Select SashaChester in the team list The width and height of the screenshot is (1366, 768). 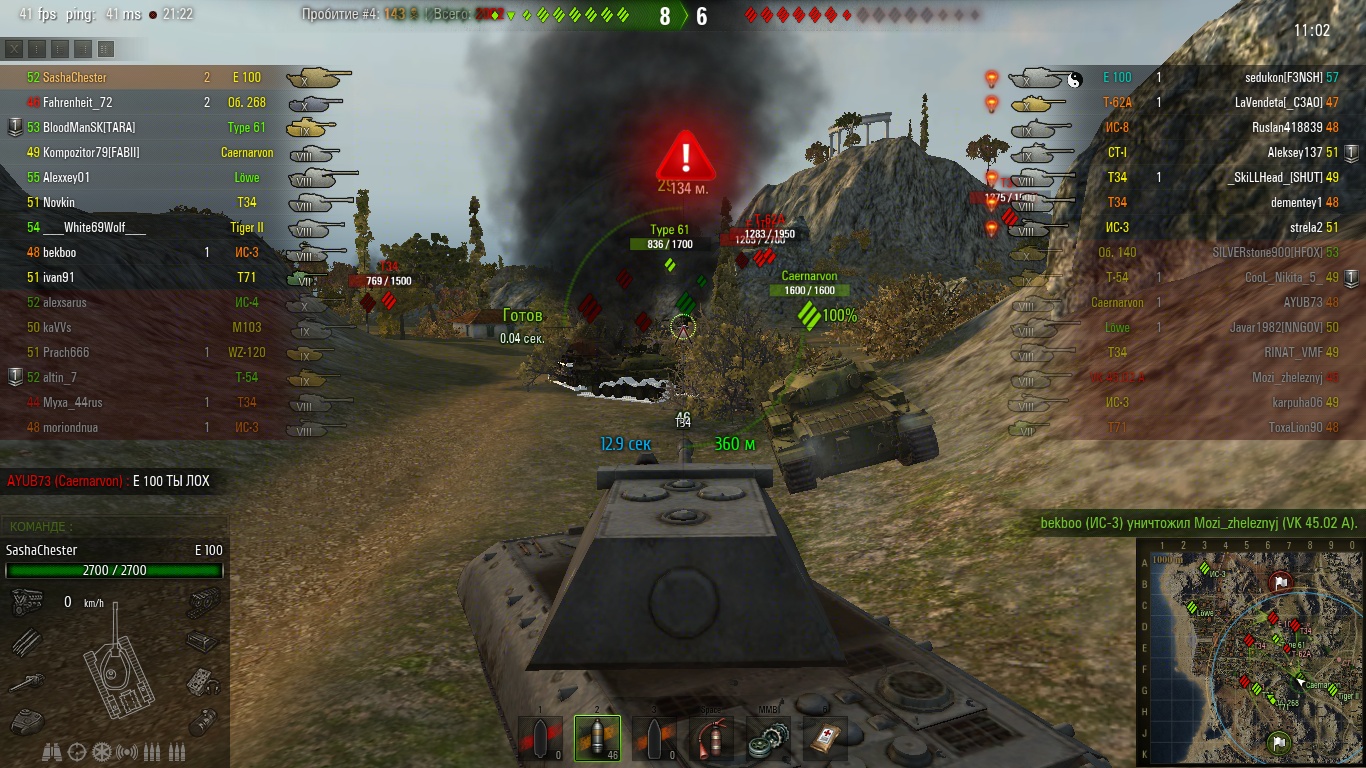(x=75, y=77)
